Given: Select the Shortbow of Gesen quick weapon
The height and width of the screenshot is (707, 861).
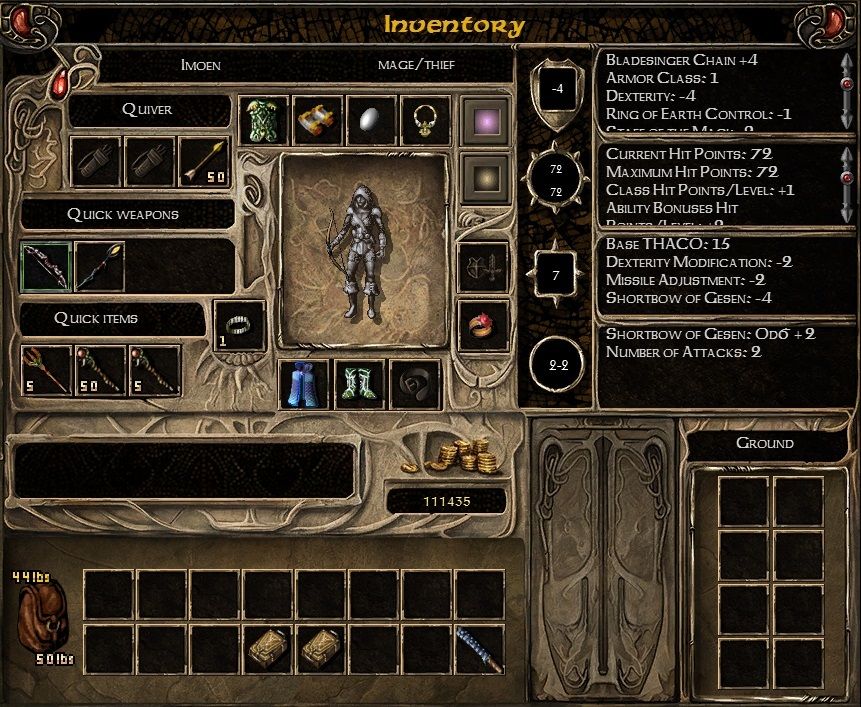Looking at the screenshot, I should 46,266.
